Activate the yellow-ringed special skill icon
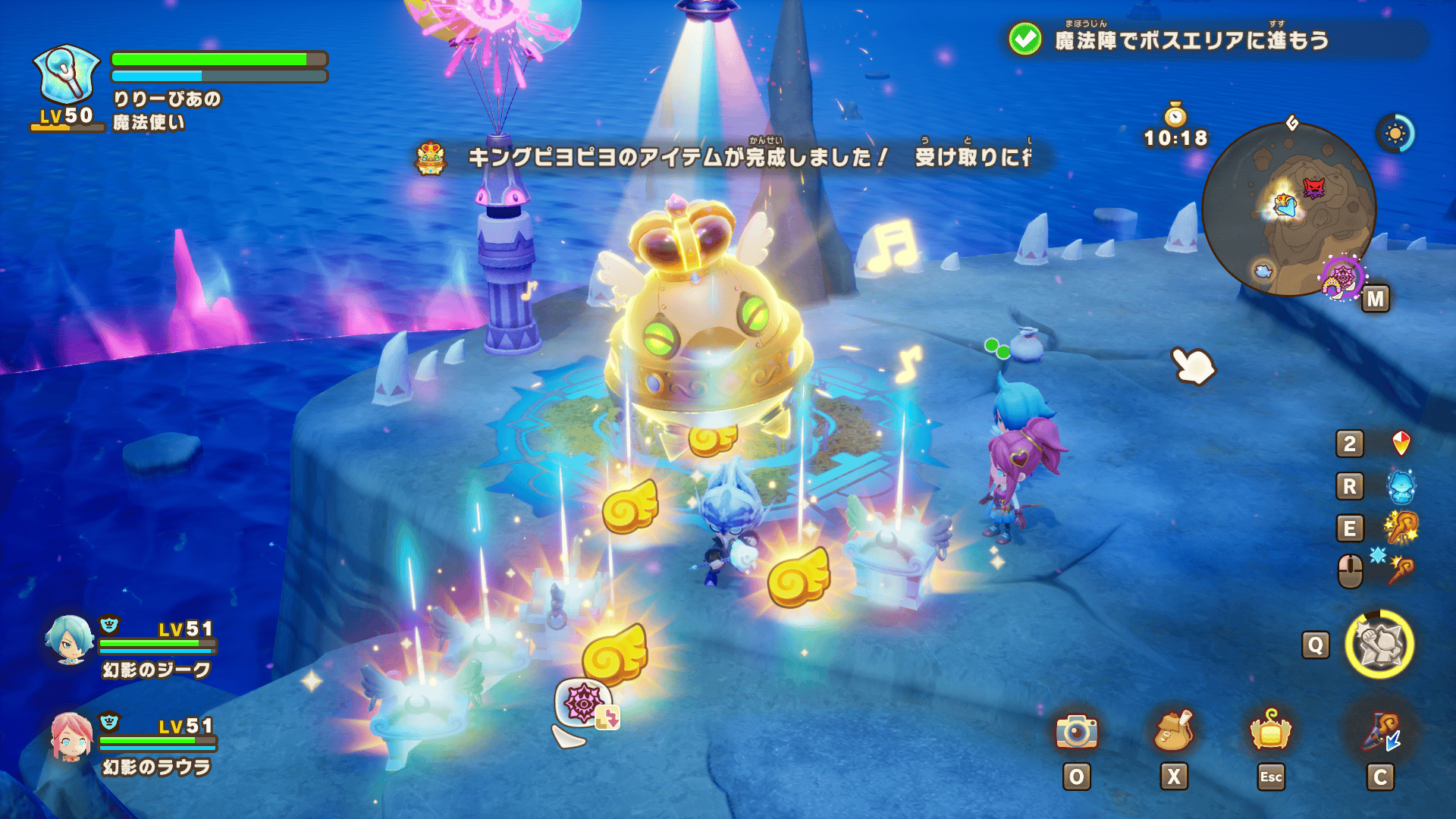This screenshot has height=819, width=1456. point(1379,645)
